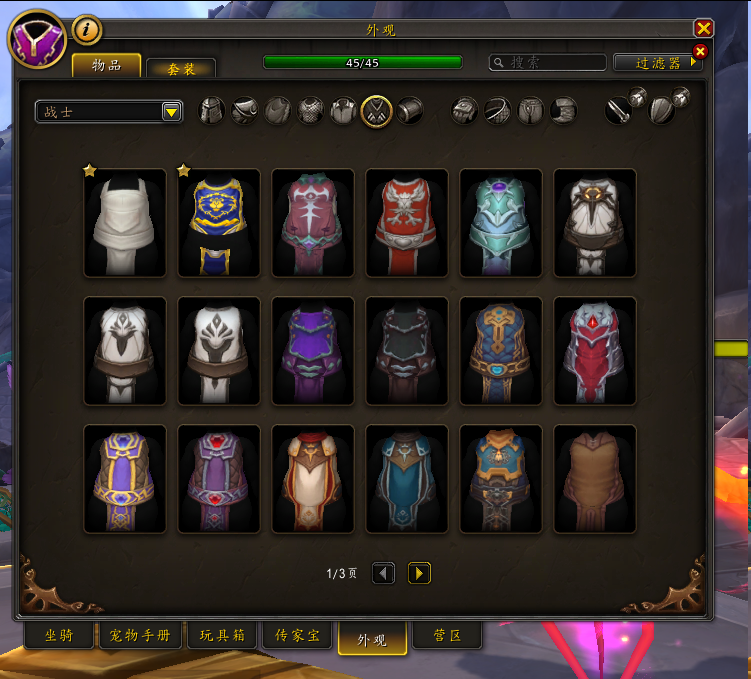Show the 传家宝 heirlooms tab
The image size is (751, 679).
point(297,635)
